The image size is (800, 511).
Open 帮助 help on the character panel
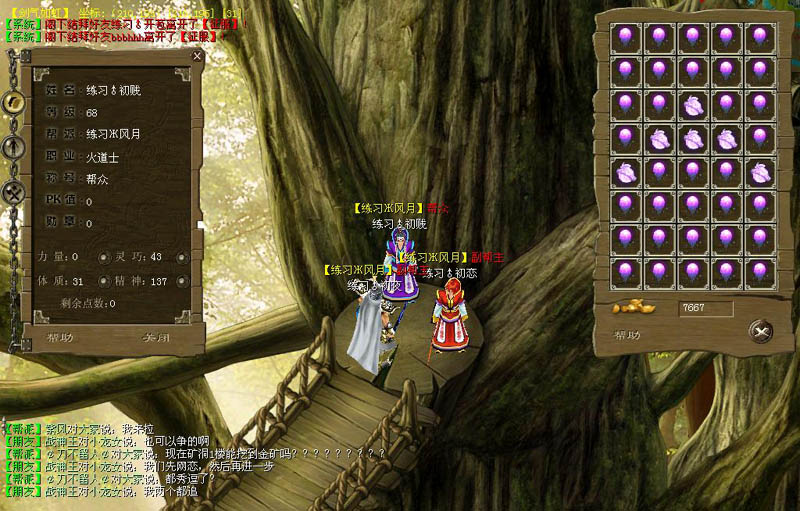61,337
